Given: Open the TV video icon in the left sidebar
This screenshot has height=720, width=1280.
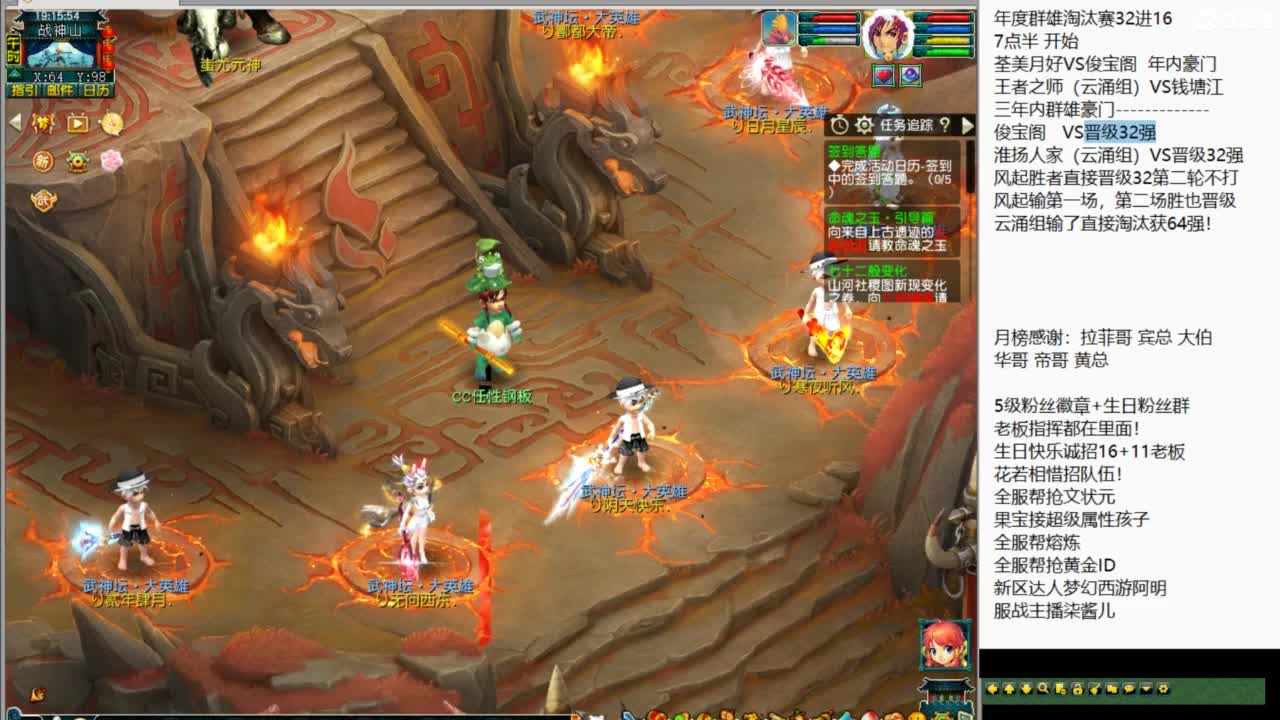Looking at the screenshot, I should pos(76,124).
